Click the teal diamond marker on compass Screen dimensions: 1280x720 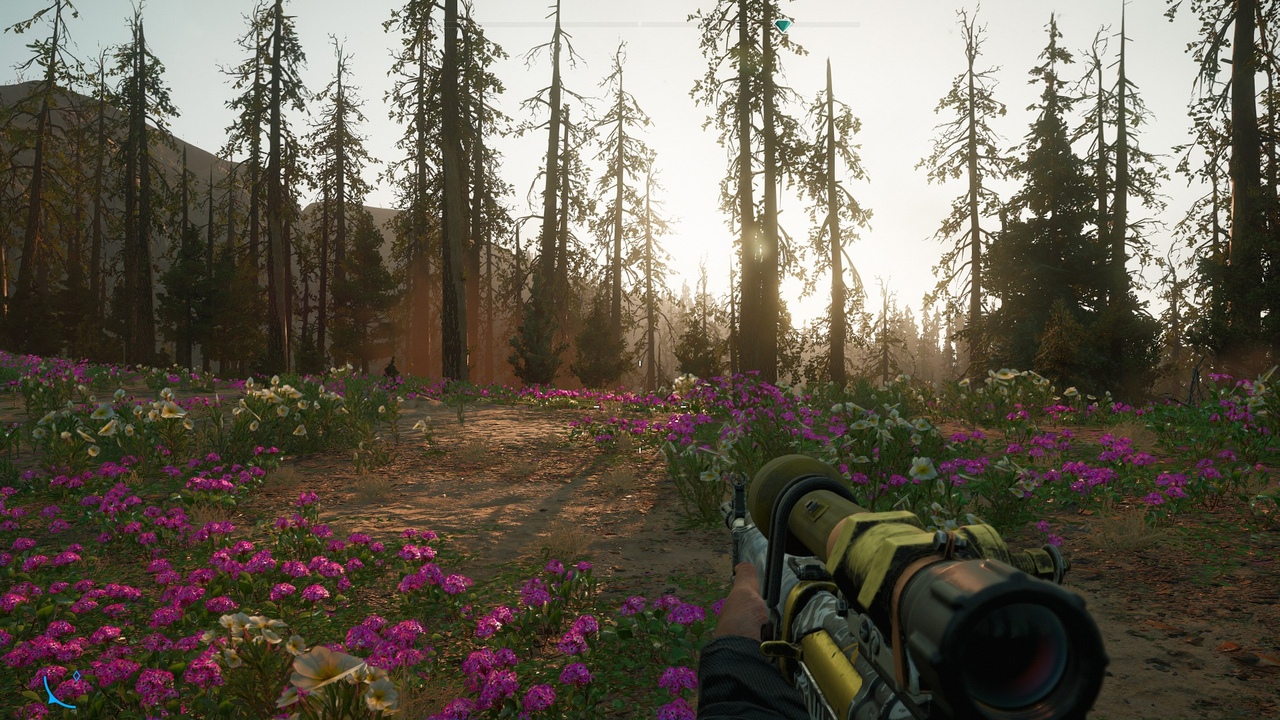click(783, 25)
